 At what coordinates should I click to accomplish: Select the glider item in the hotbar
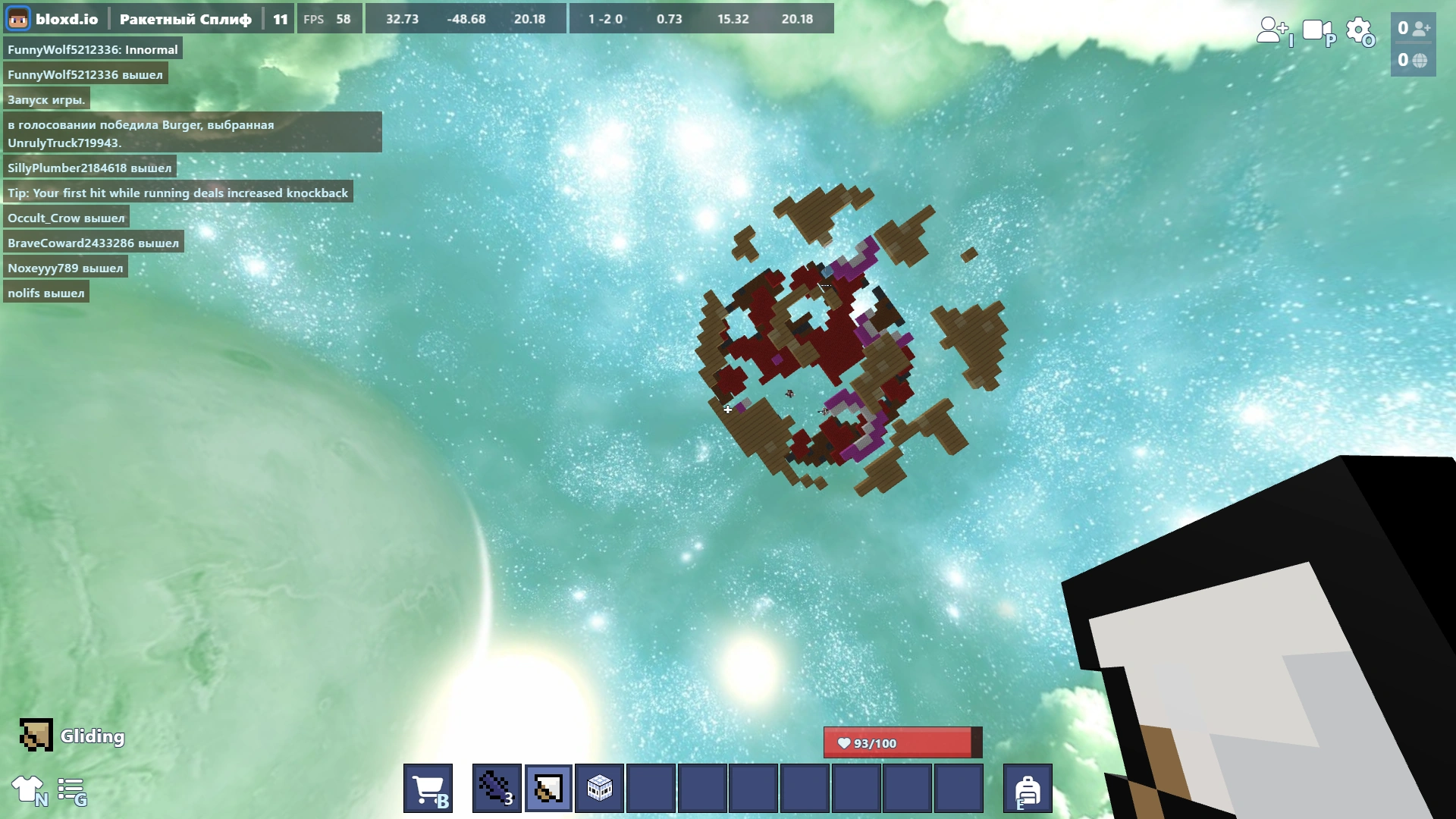coord(548,788)
